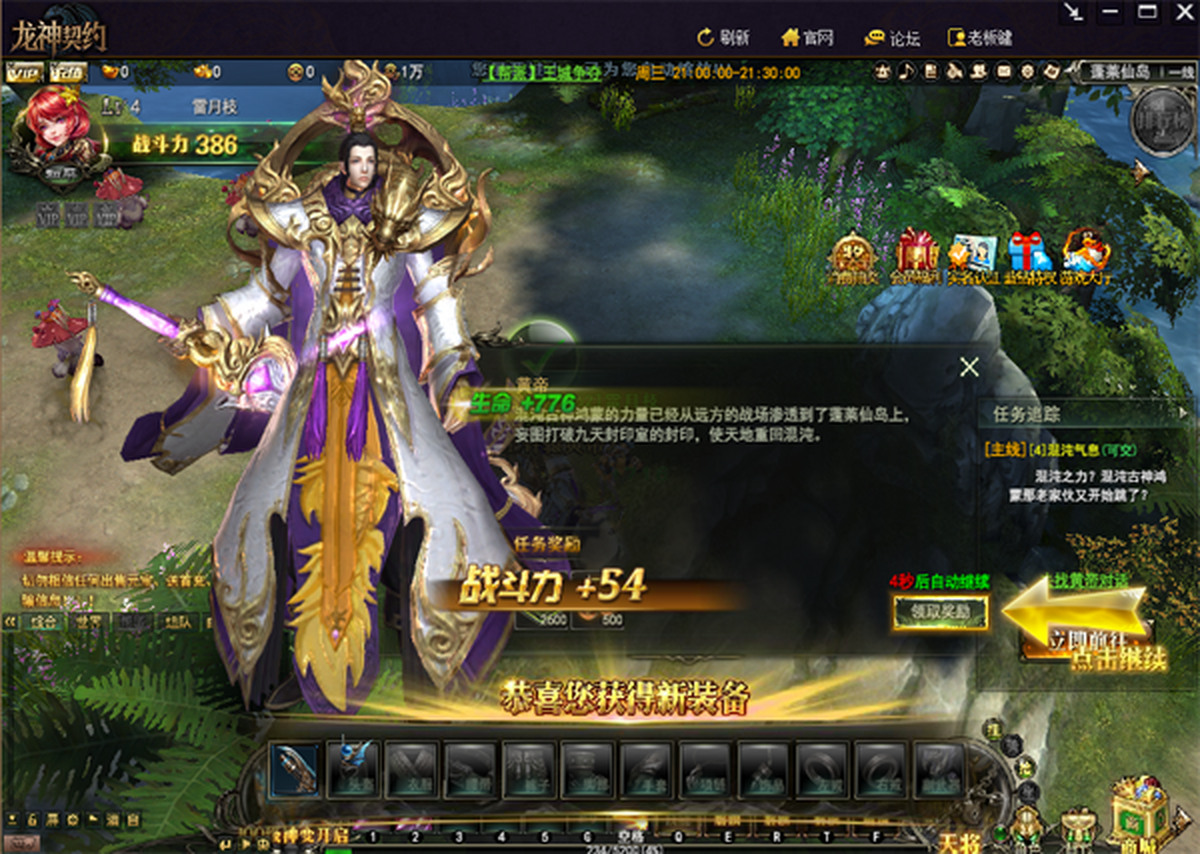The width and height of the screenshot is (1200, 854).
Task: Open the official website (官网) link
Action: [x=807, y=38]
